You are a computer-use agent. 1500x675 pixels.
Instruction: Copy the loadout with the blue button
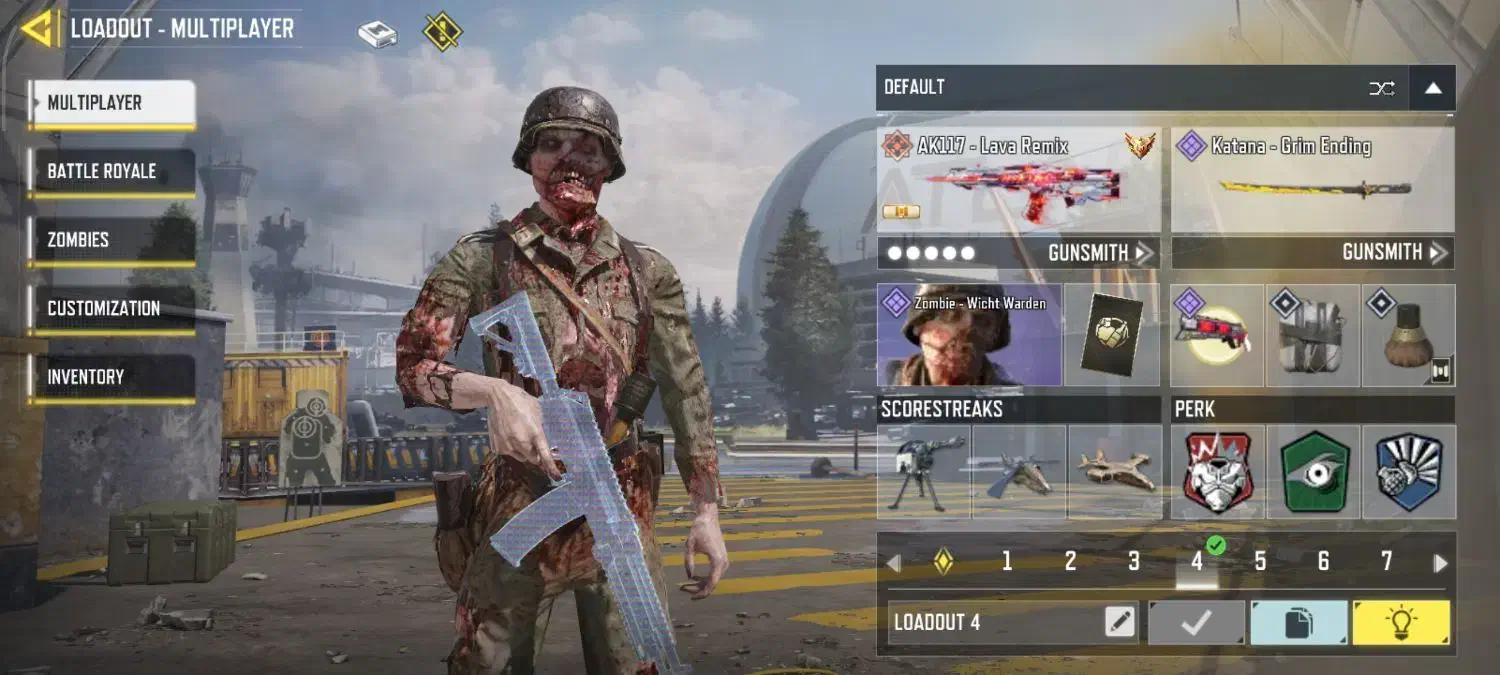tap(1298, 623)
